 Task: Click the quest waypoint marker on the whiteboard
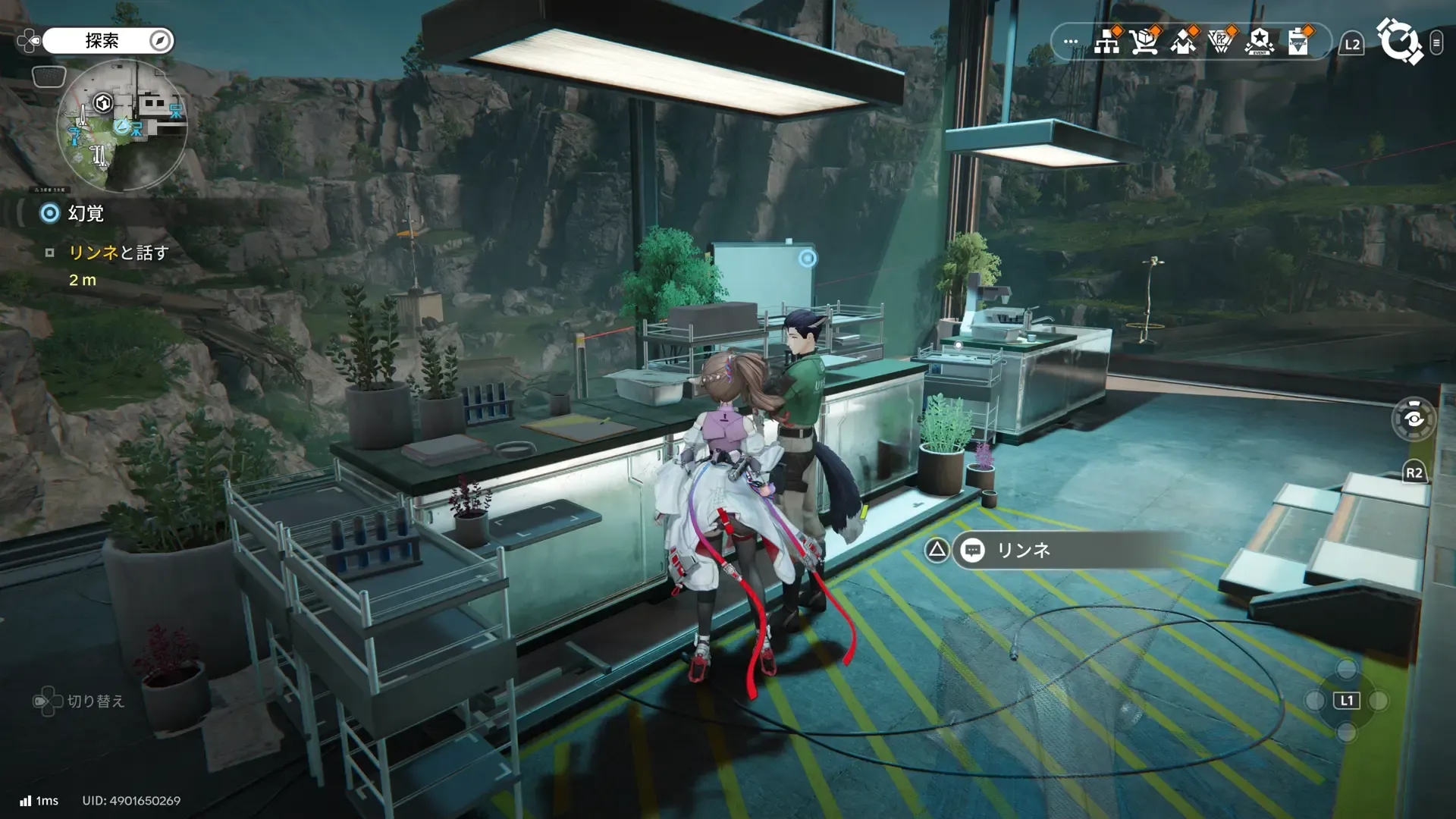[808, 259]
